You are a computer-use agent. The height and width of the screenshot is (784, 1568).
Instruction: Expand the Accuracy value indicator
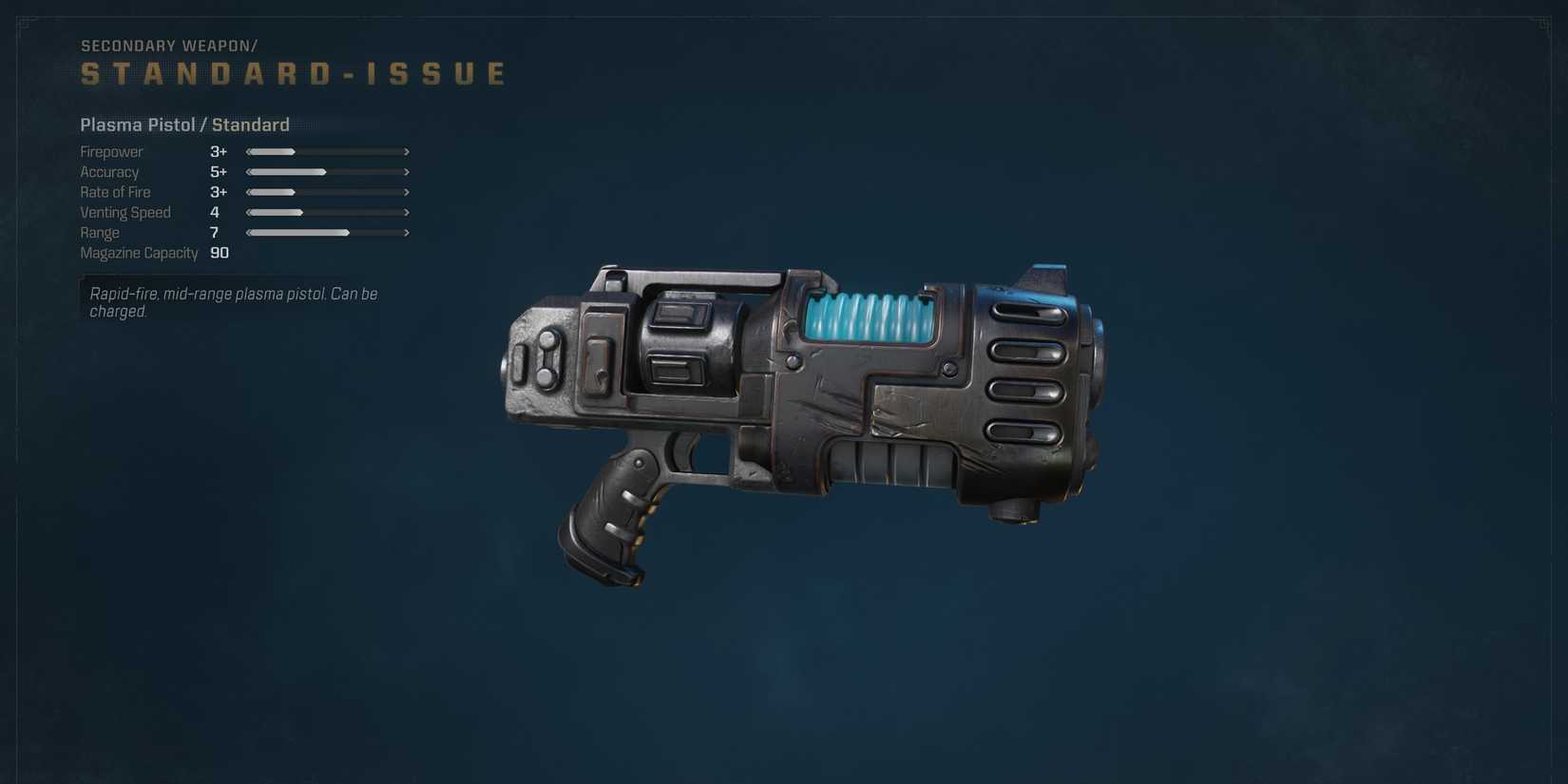pos(218,172)
